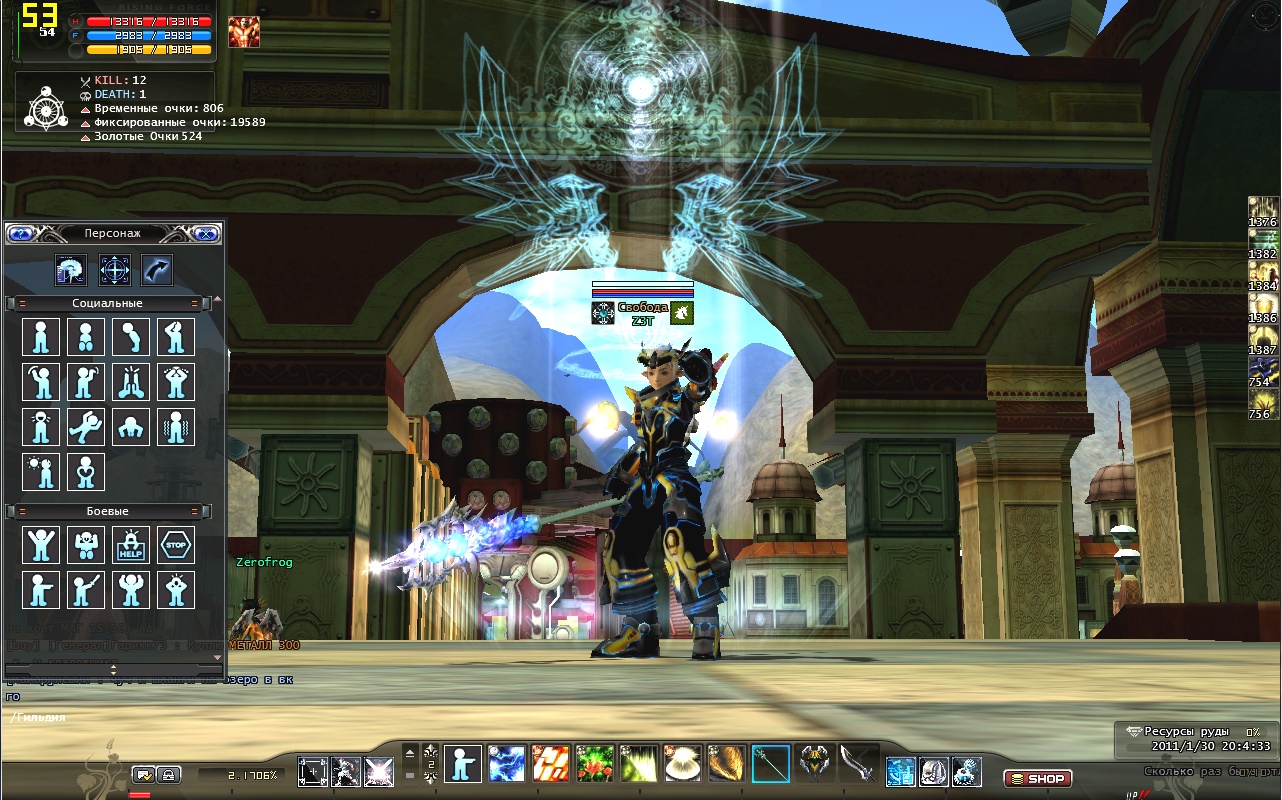Choose the bowing figure social emote
This screenshot has height=800, width=1282.
[x=131, y=337]
